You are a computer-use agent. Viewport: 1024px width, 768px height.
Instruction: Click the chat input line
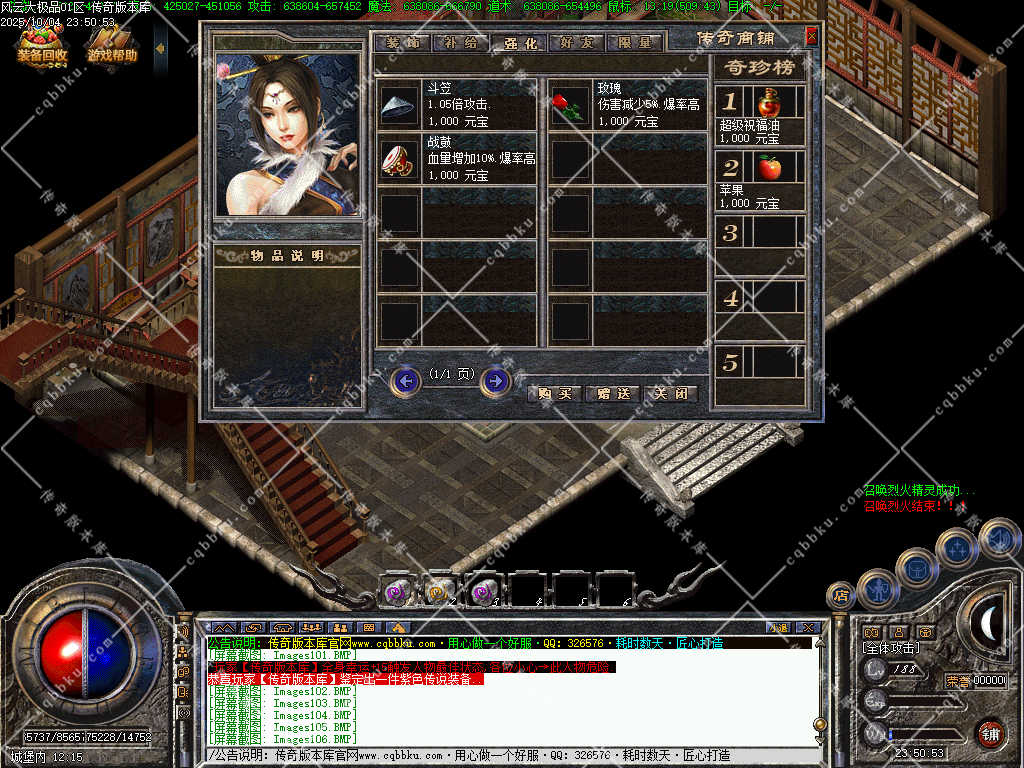500,756
